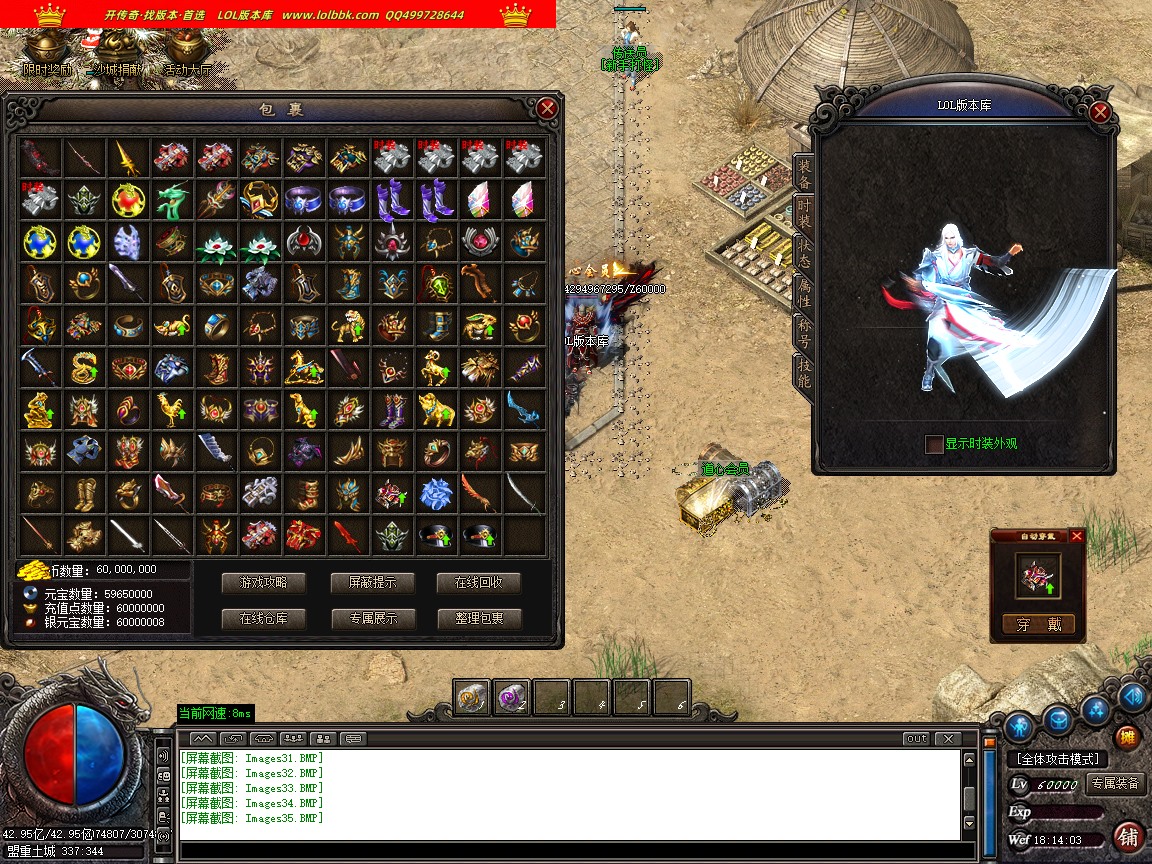Screen dimensions: 1152x864
Task: Open the round 铺 shop button
Action: 1128,836
